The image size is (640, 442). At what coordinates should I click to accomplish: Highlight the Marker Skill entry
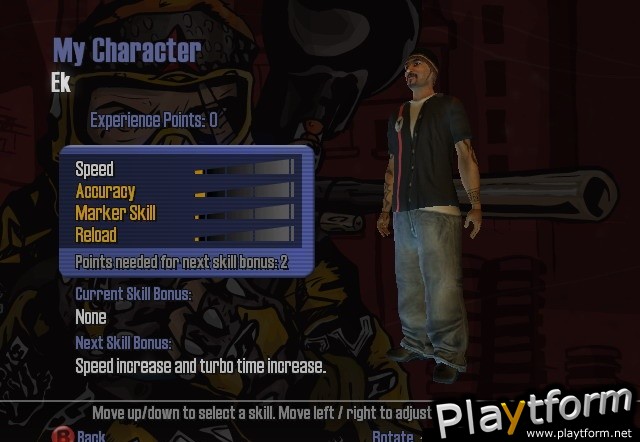click(x=115, y=213)
